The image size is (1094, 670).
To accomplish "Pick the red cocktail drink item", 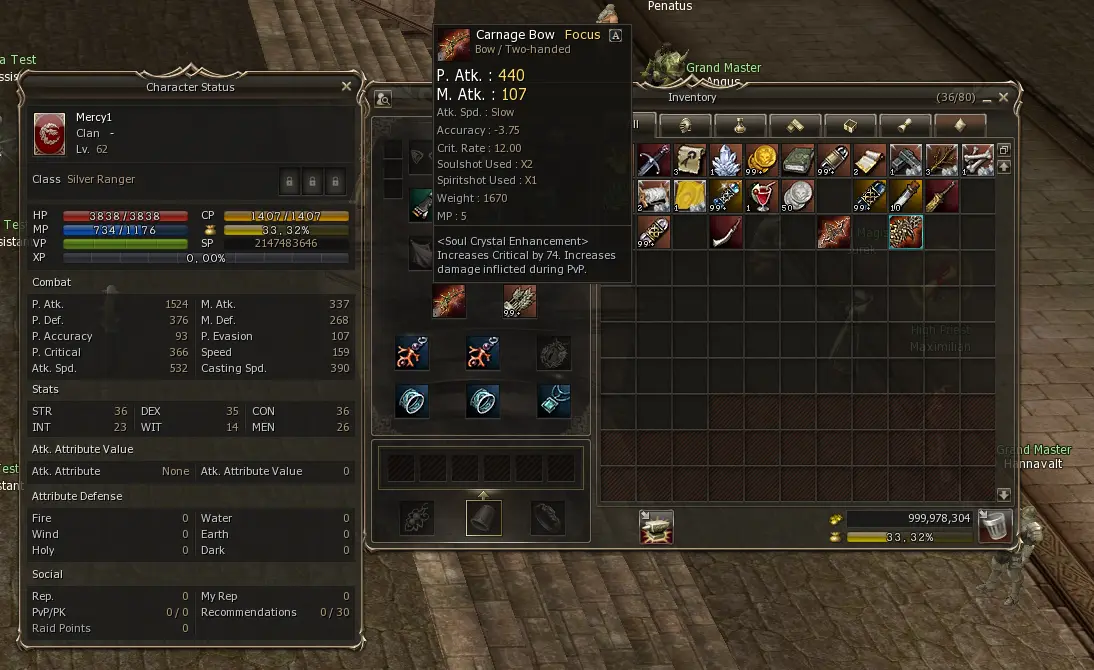I will coord(762,195).
